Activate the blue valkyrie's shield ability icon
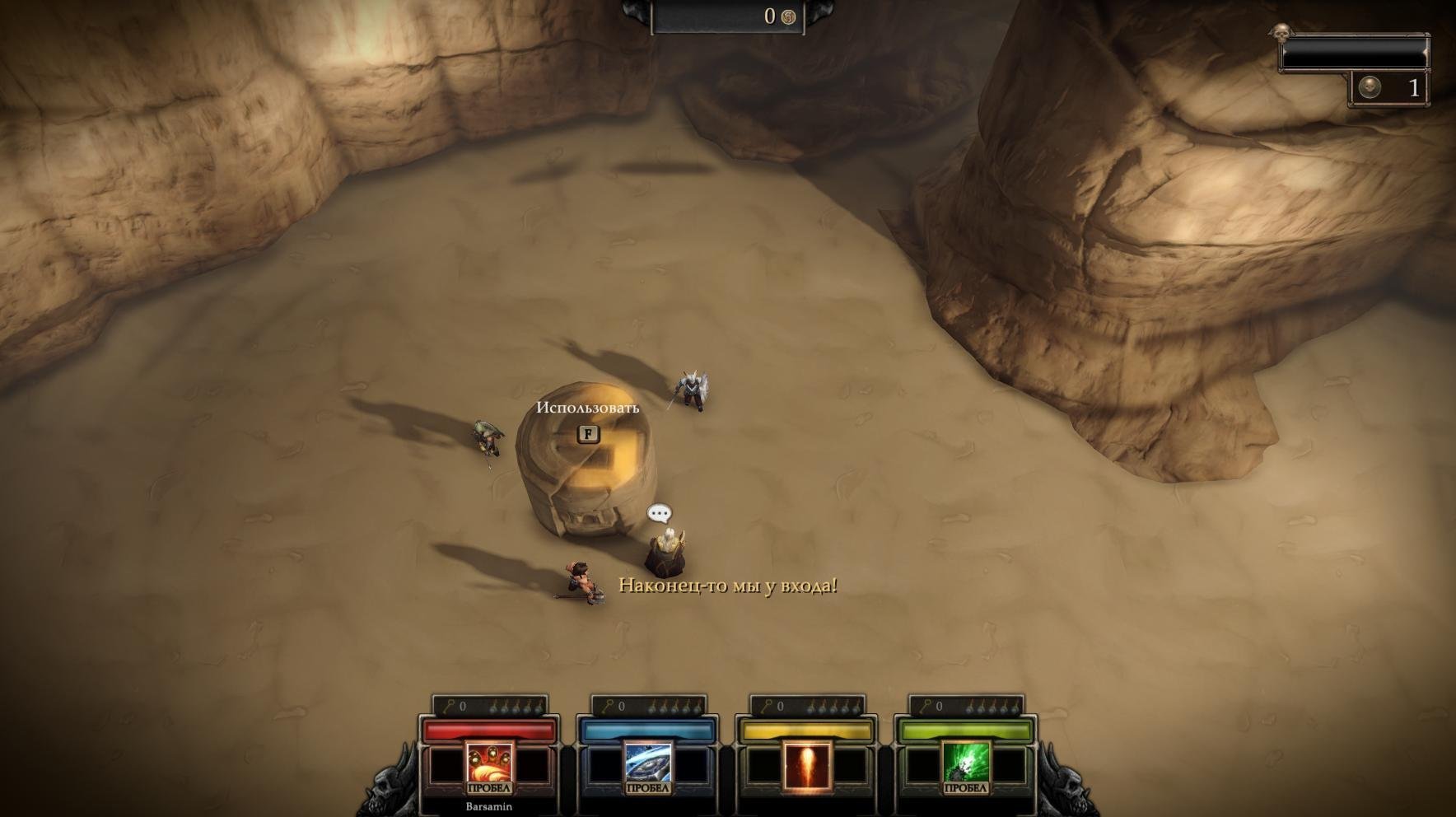The image size is (1456, 817). [648, 764]
